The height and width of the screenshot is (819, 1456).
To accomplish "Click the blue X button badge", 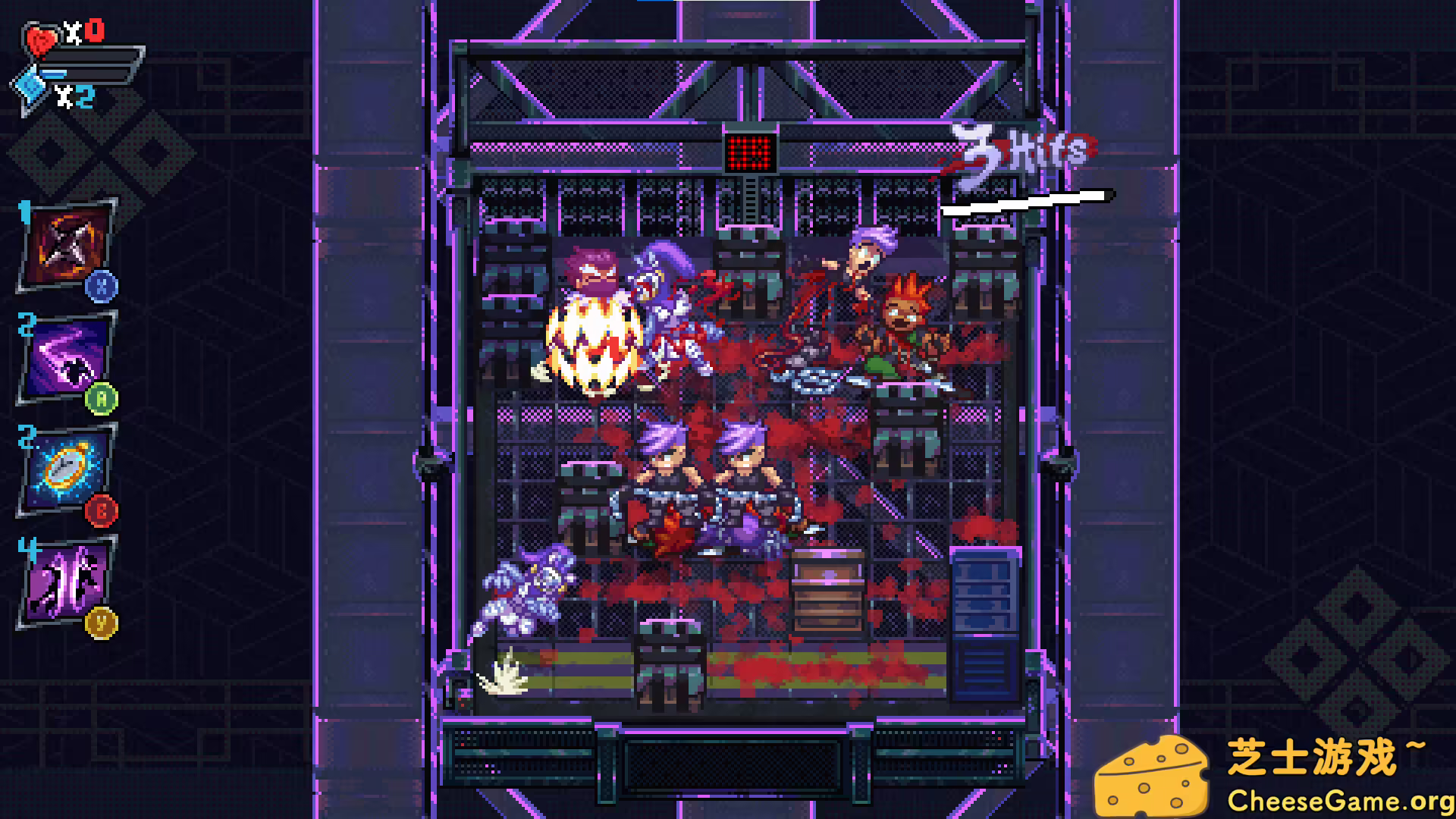I will [102, 287].
